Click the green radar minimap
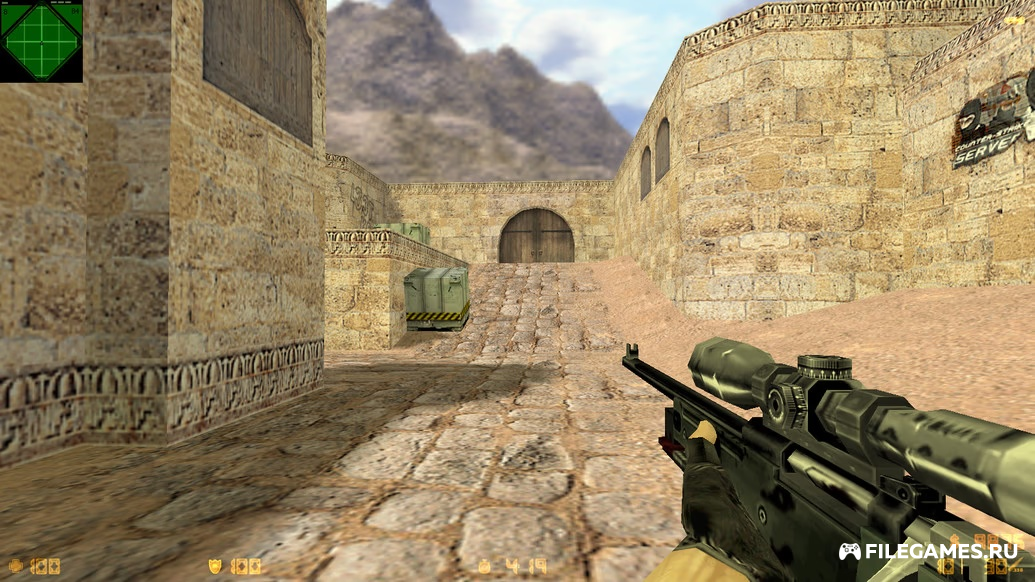This screenshot has height=582, width=1035. [x=41, y=41]
